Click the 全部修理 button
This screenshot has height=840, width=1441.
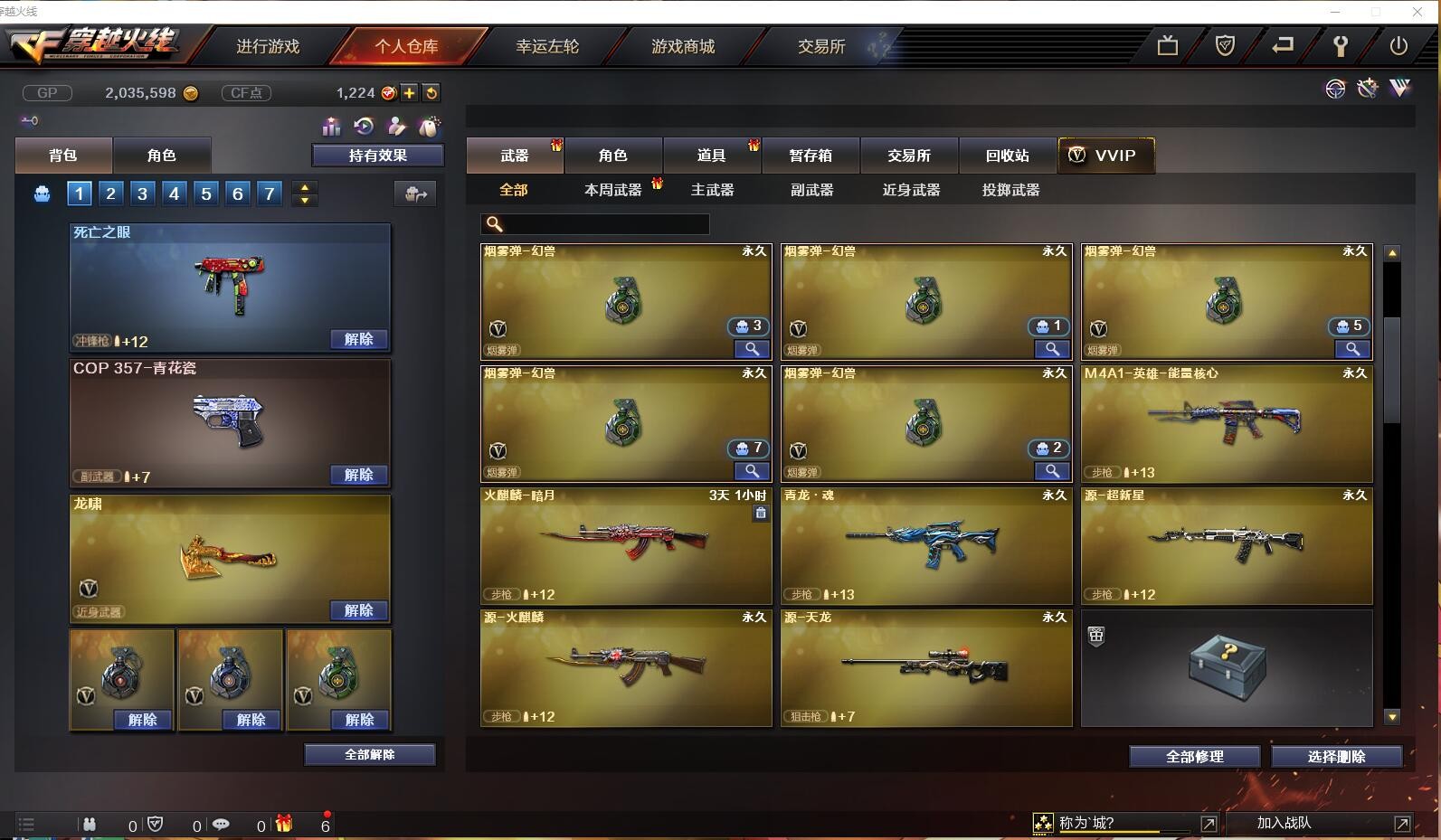coord(1194,757)
